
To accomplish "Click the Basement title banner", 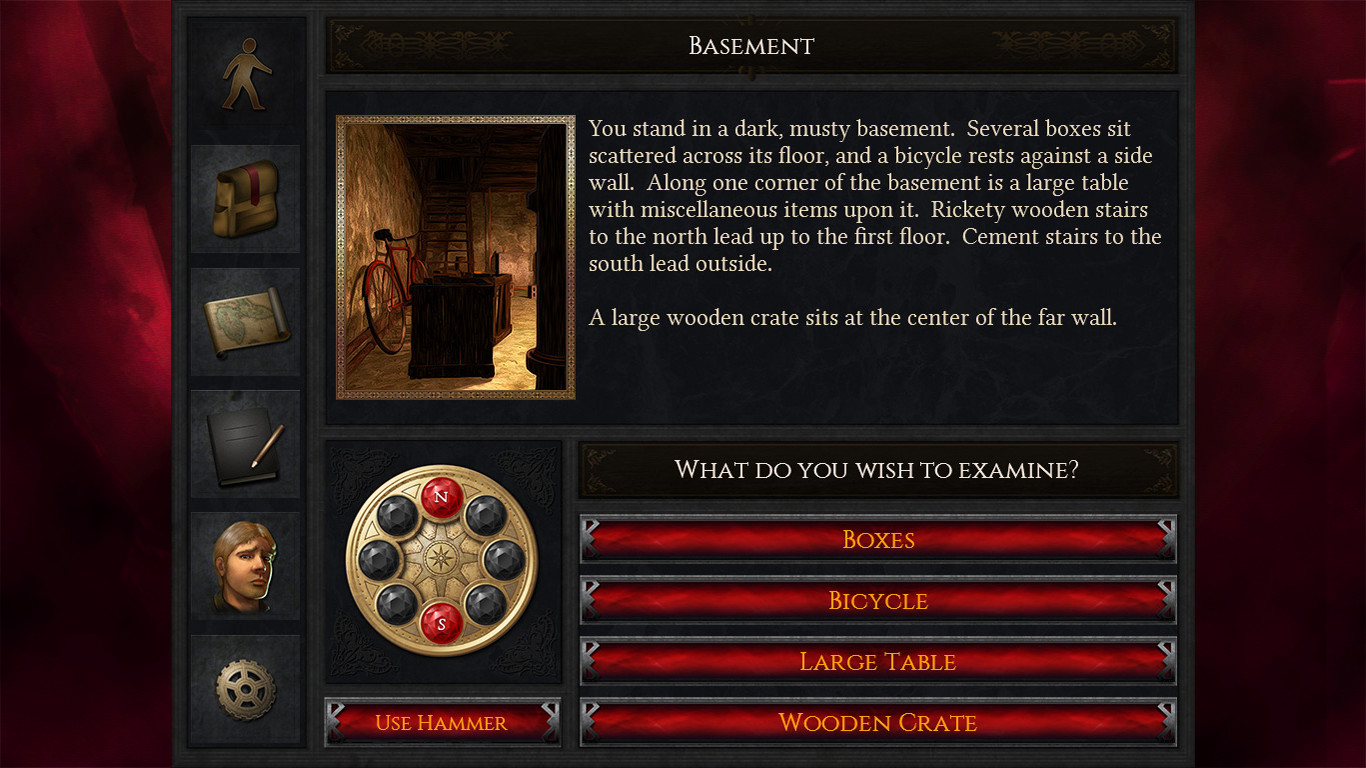I will tap(750, 44).
